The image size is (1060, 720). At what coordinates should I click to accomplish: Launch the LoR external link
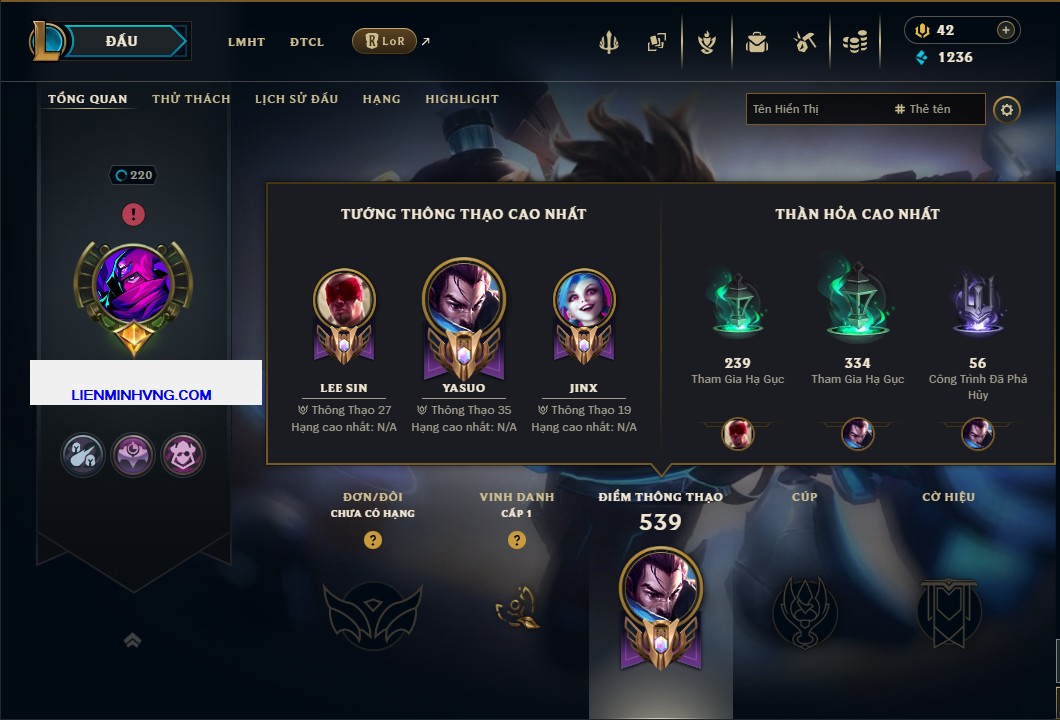coord(385,41)
